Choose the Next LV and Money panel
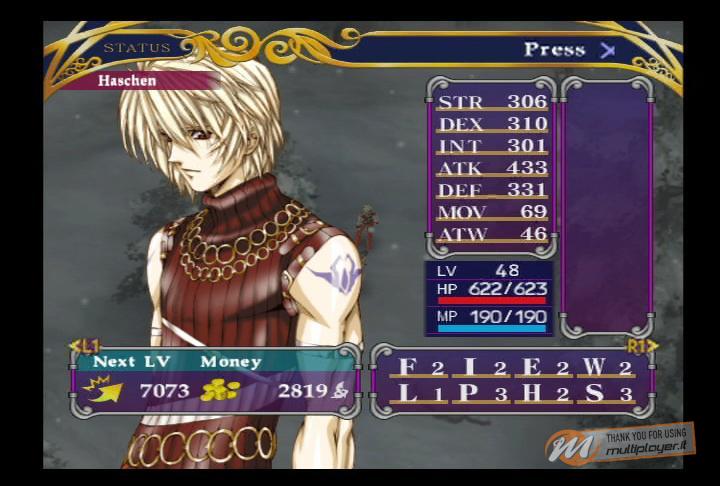The height and width of the screenshot is (486, 720). (215, 379)
